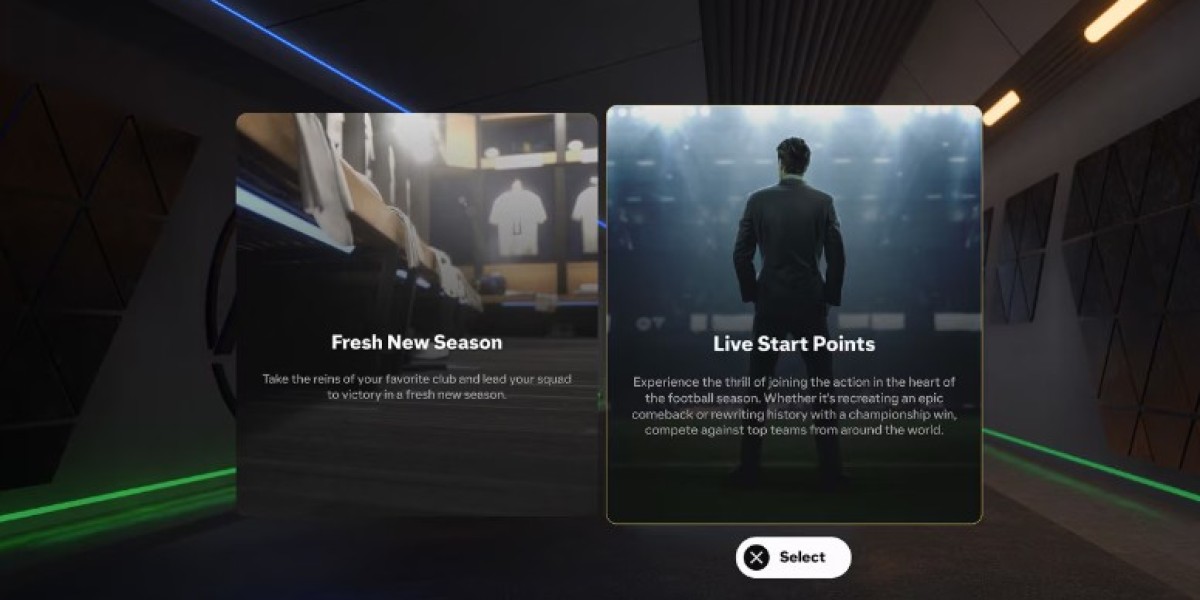Click the Select confirmation button
The image size is (1200, 600).
click(x=793, y=557)
